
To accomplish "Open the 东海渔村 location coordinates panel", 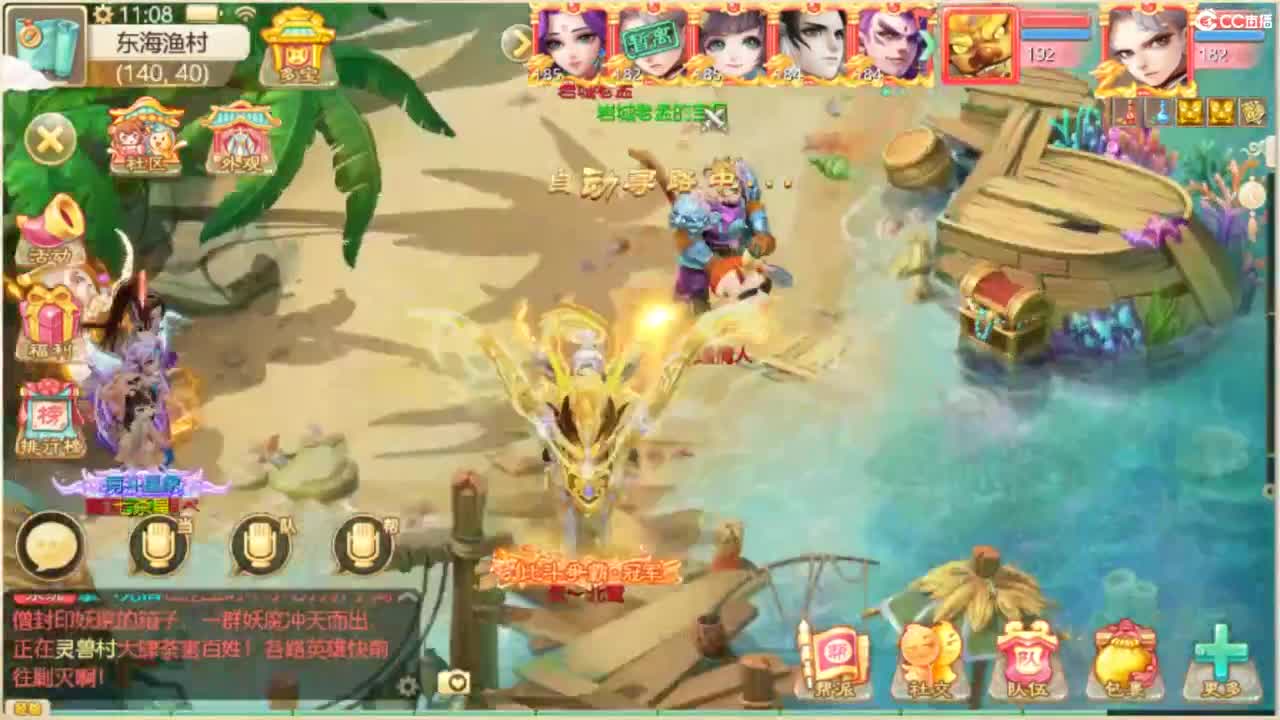I will [170, 55].
